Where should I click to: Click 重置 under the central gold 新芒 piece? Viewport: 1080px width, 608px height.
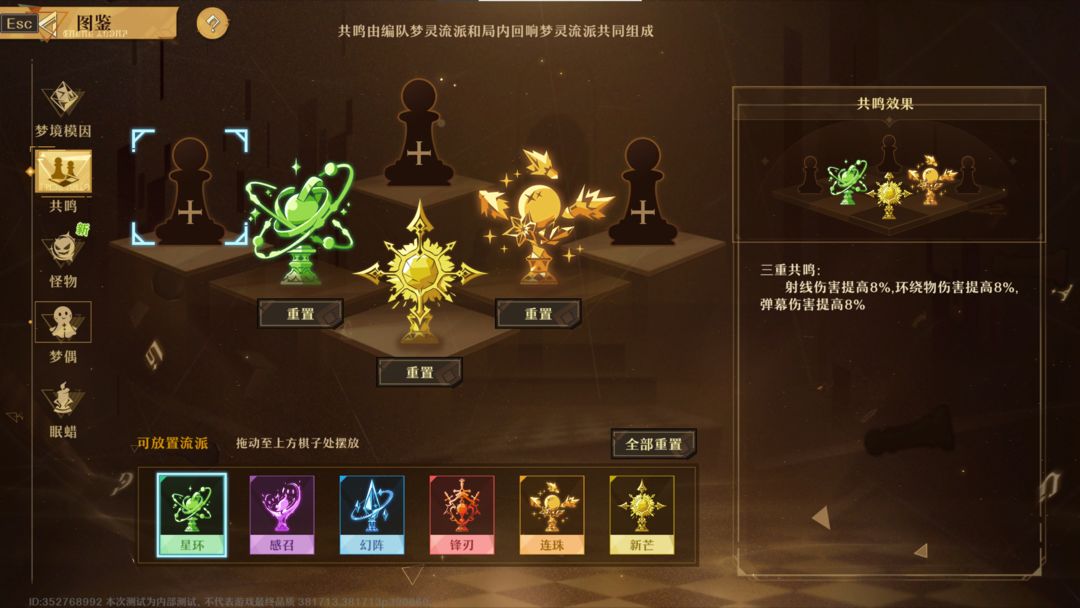[419, 372]
